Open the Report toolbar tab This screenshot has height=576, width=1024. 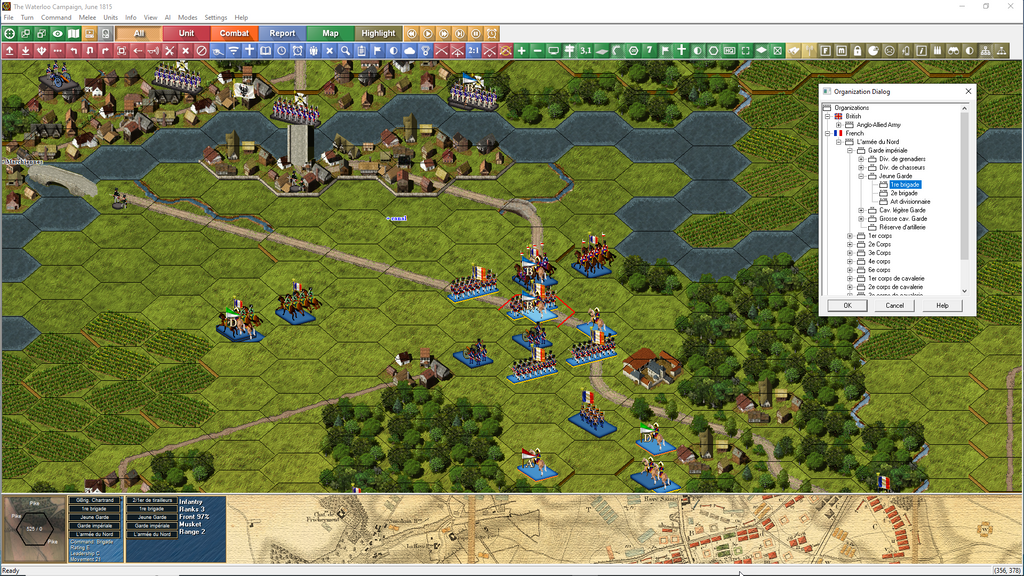[x=282, y=33]
